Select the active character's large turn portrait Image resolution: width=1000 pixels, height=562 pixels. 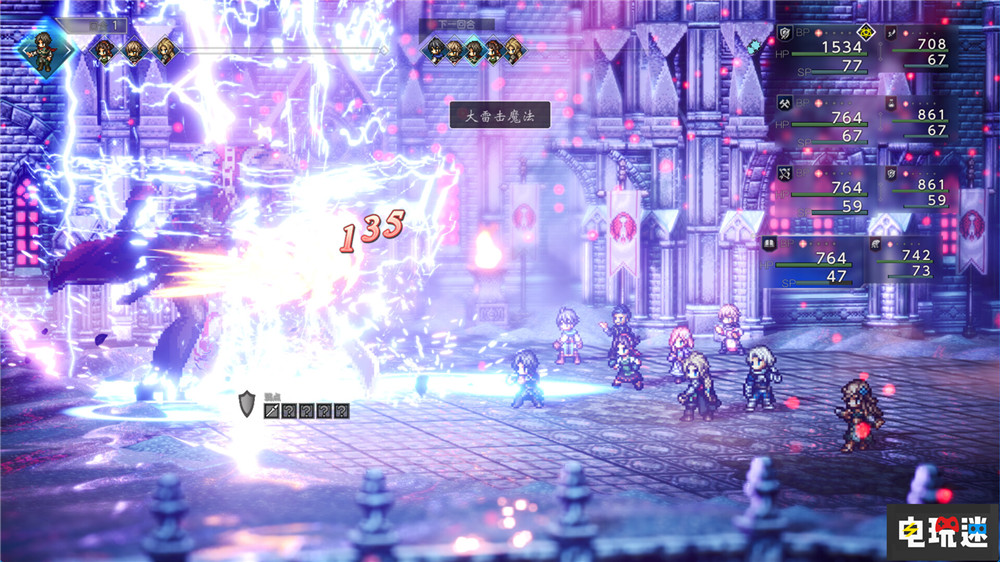coord(43,50)
